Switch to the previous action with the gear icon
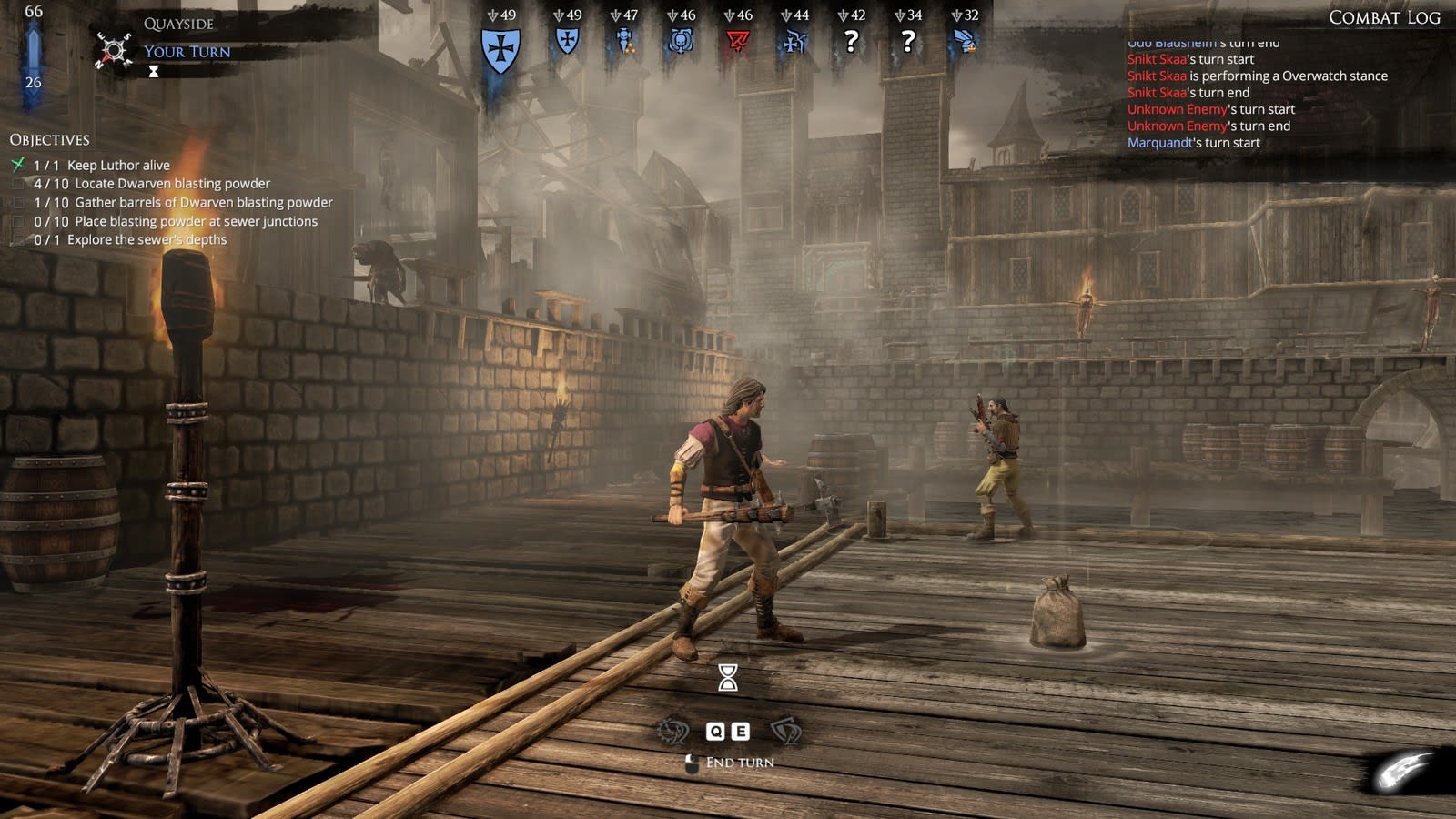This screenshot has width=1456, height=819. (673, 731)
